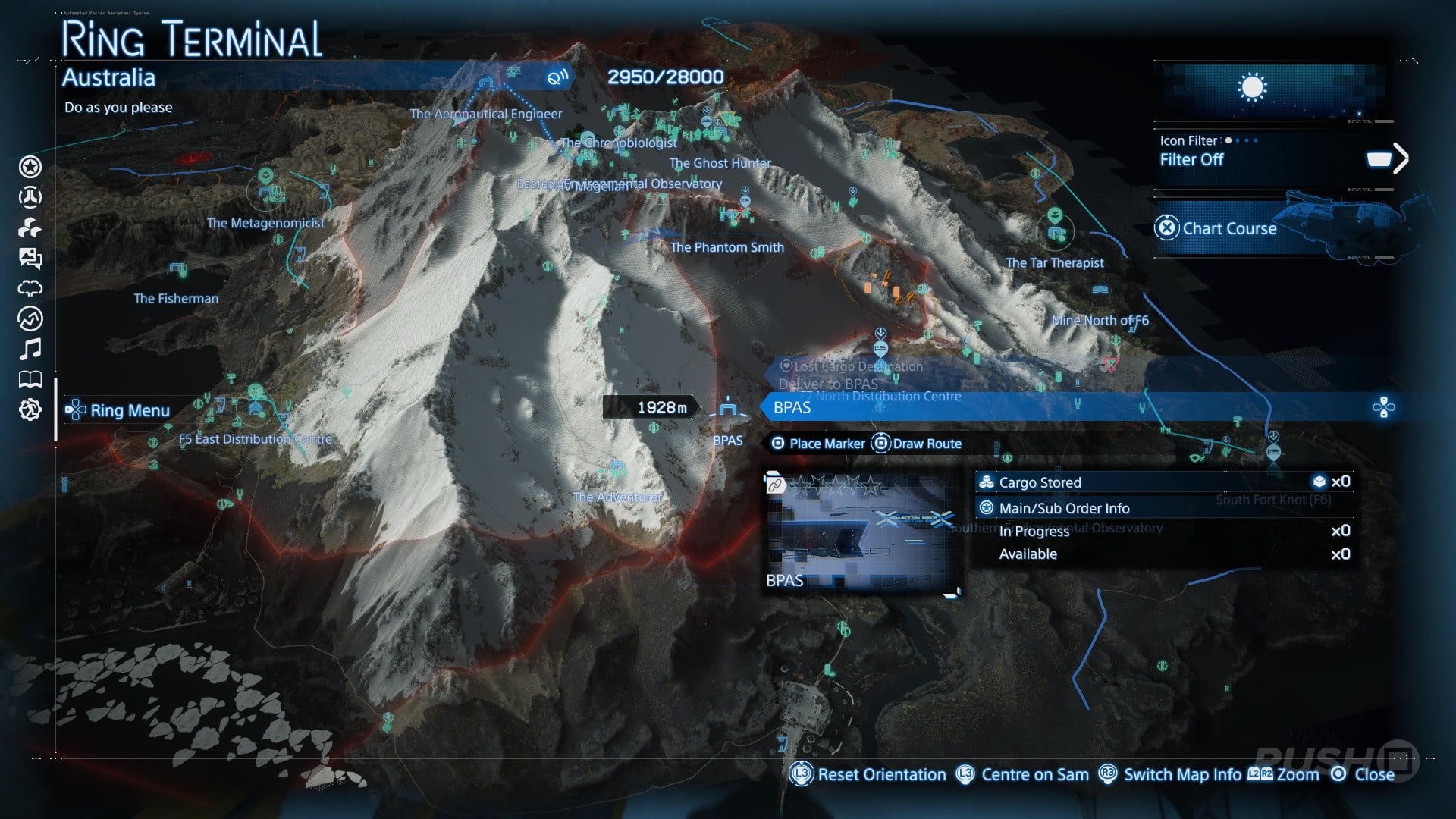1456x819 pixels.
Task: Open the cargo boxes sidebar icon
Action: (x=30, y=227)
